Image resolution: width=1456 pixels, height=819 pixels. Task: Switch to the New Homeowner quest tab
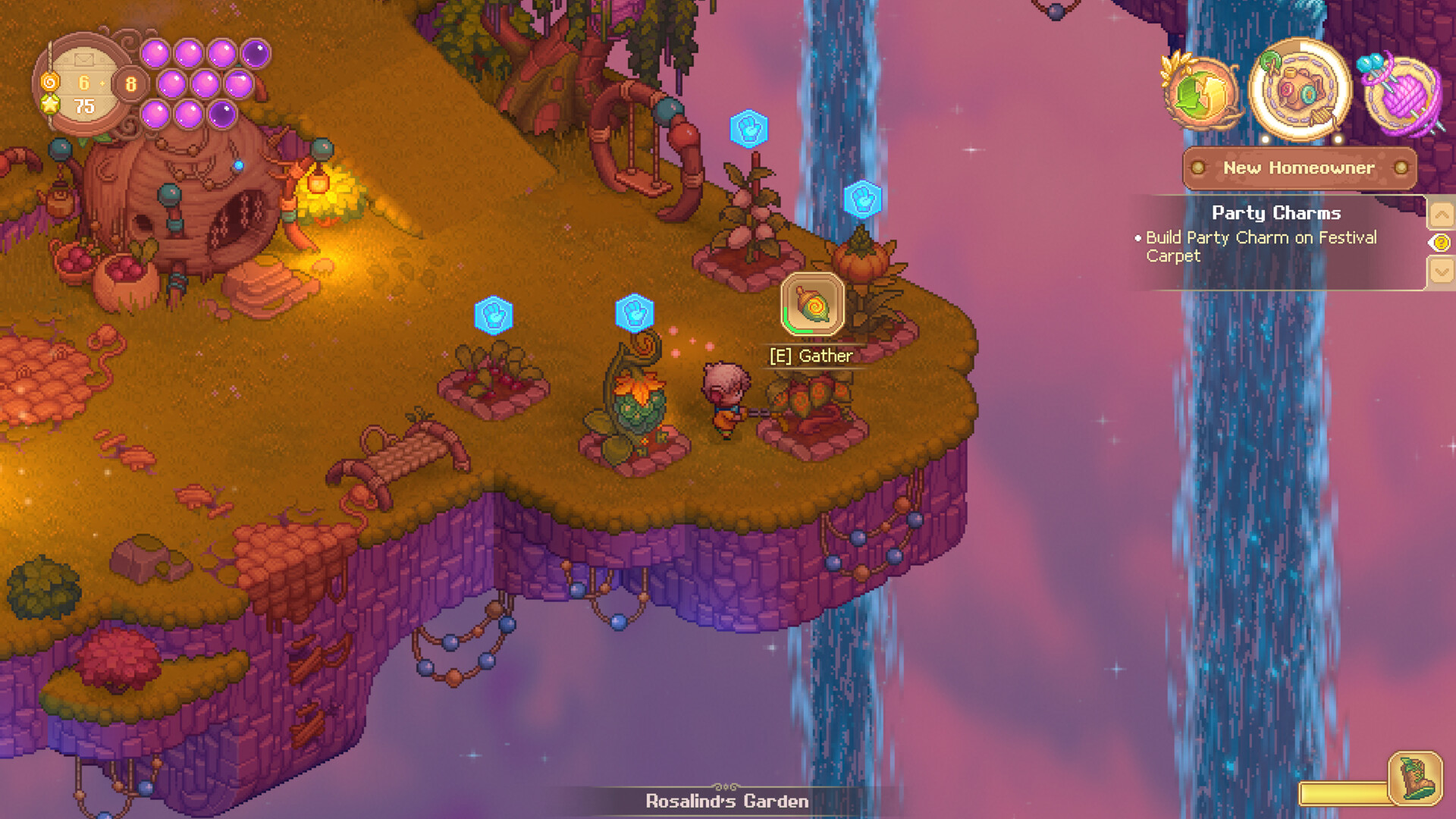point(1299,168)
